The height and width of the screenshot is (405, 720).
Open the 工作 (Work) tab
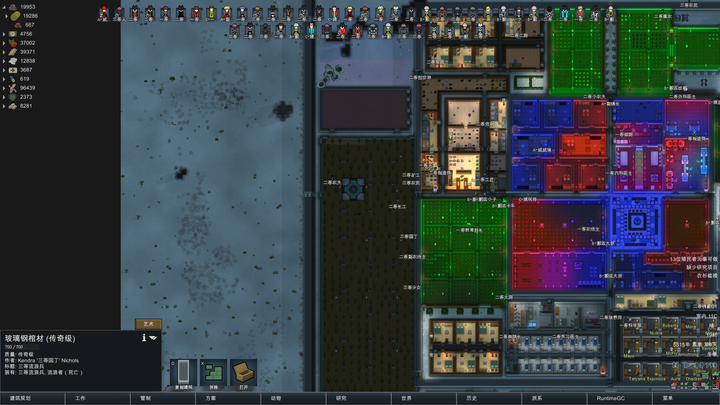tap(81, 398)
